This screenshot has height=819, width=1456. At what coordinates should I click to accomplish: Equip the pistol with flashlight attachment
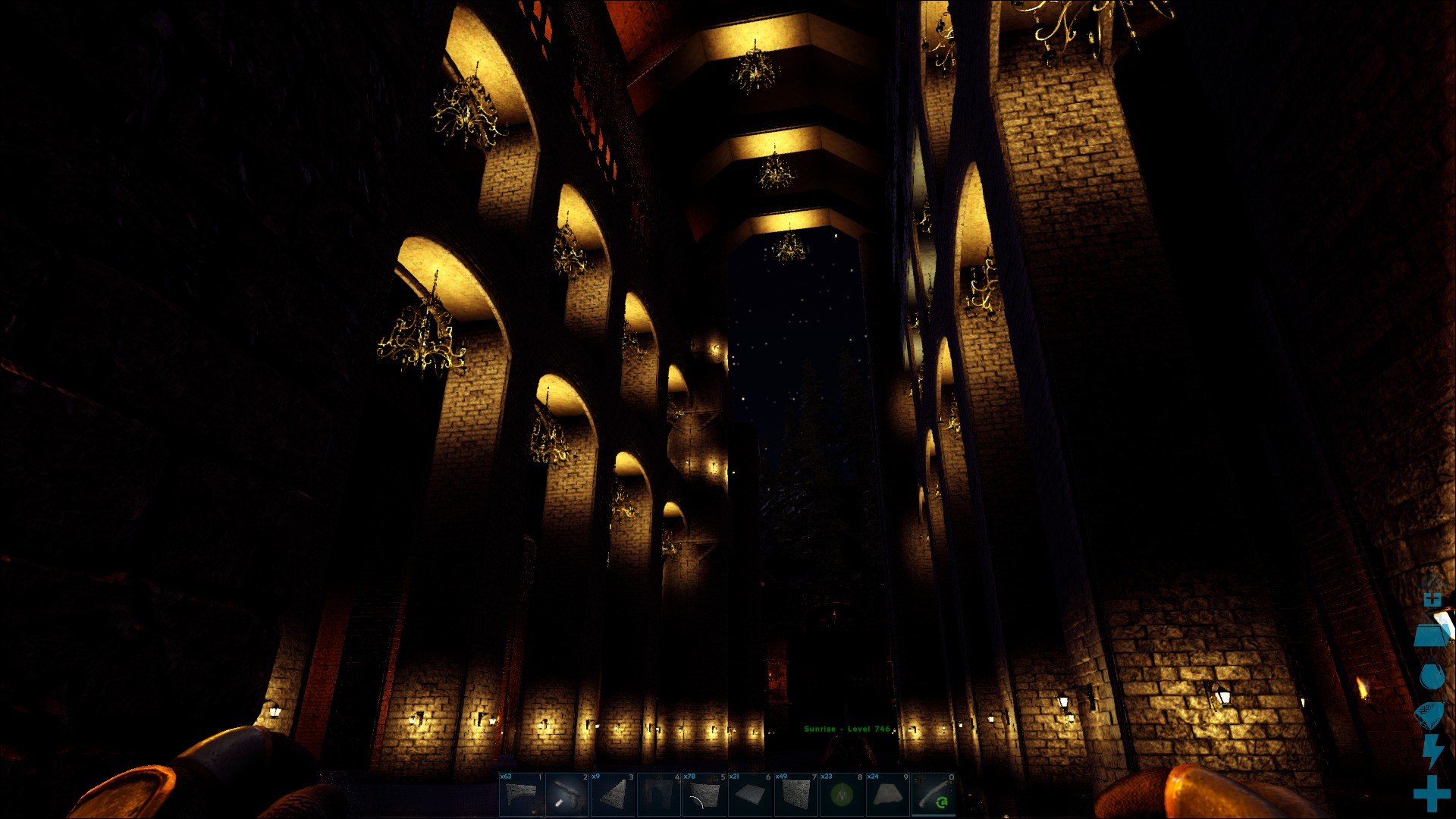pos(566,795)
